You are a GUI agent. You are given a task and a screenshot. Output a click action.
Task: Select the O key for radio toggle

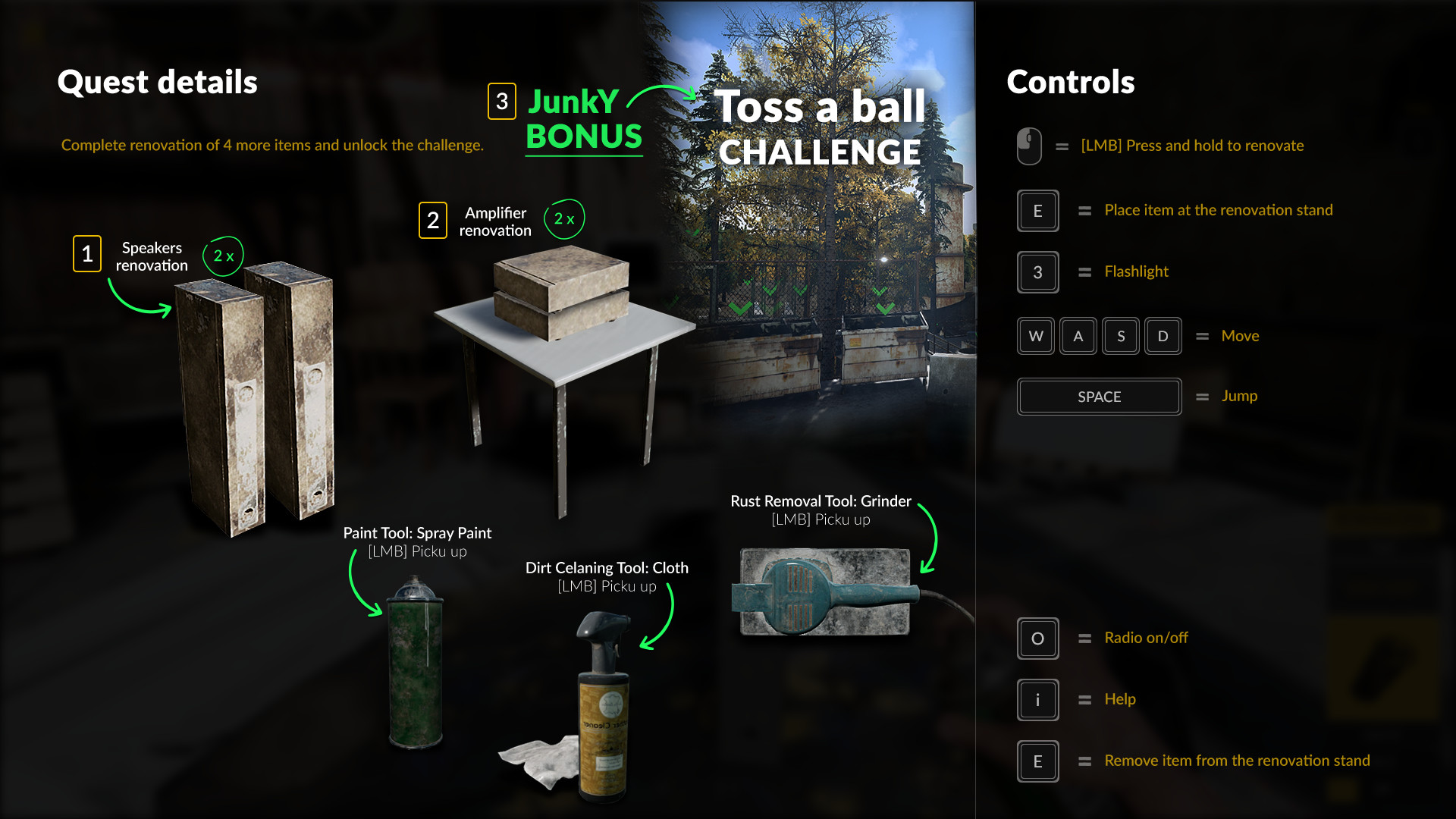coord(1037,639)
